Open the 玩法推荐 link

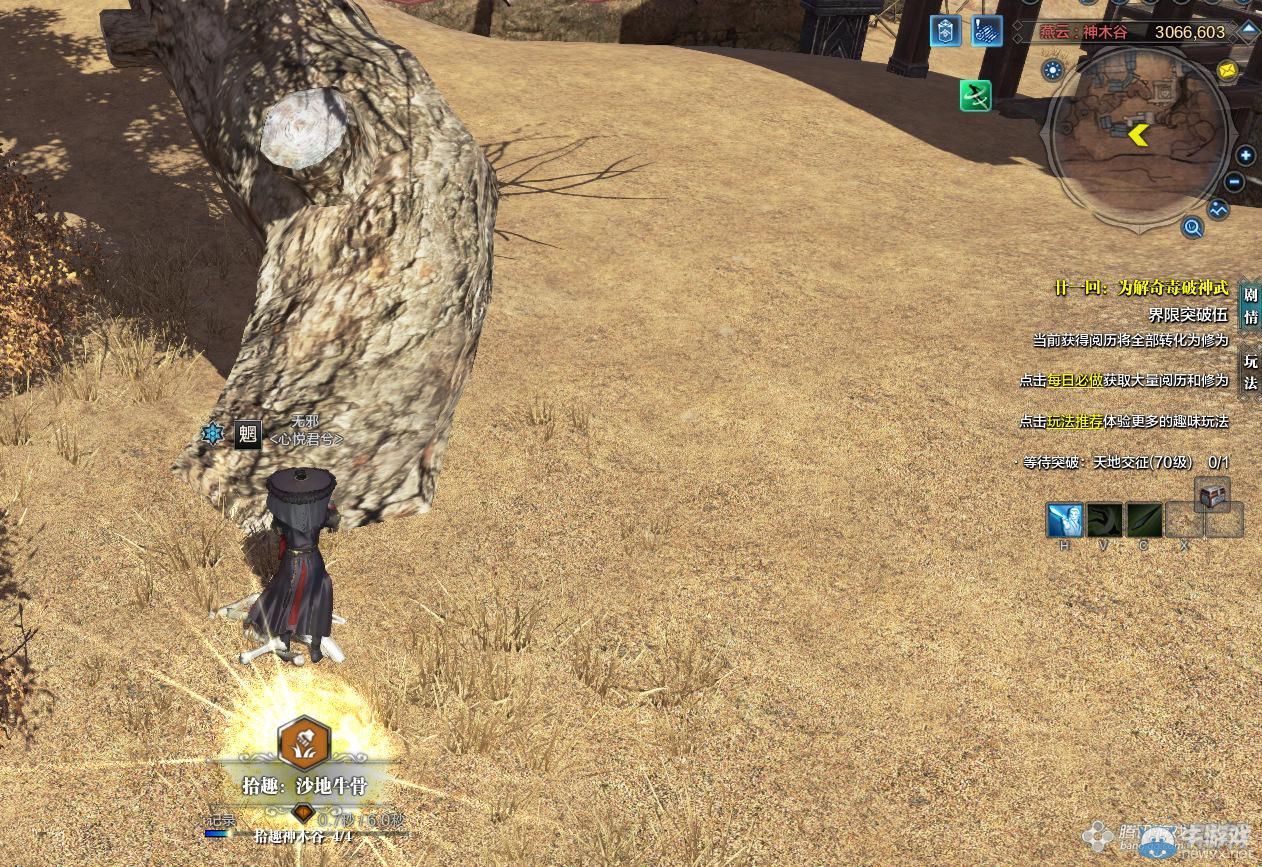point(1075,422)
